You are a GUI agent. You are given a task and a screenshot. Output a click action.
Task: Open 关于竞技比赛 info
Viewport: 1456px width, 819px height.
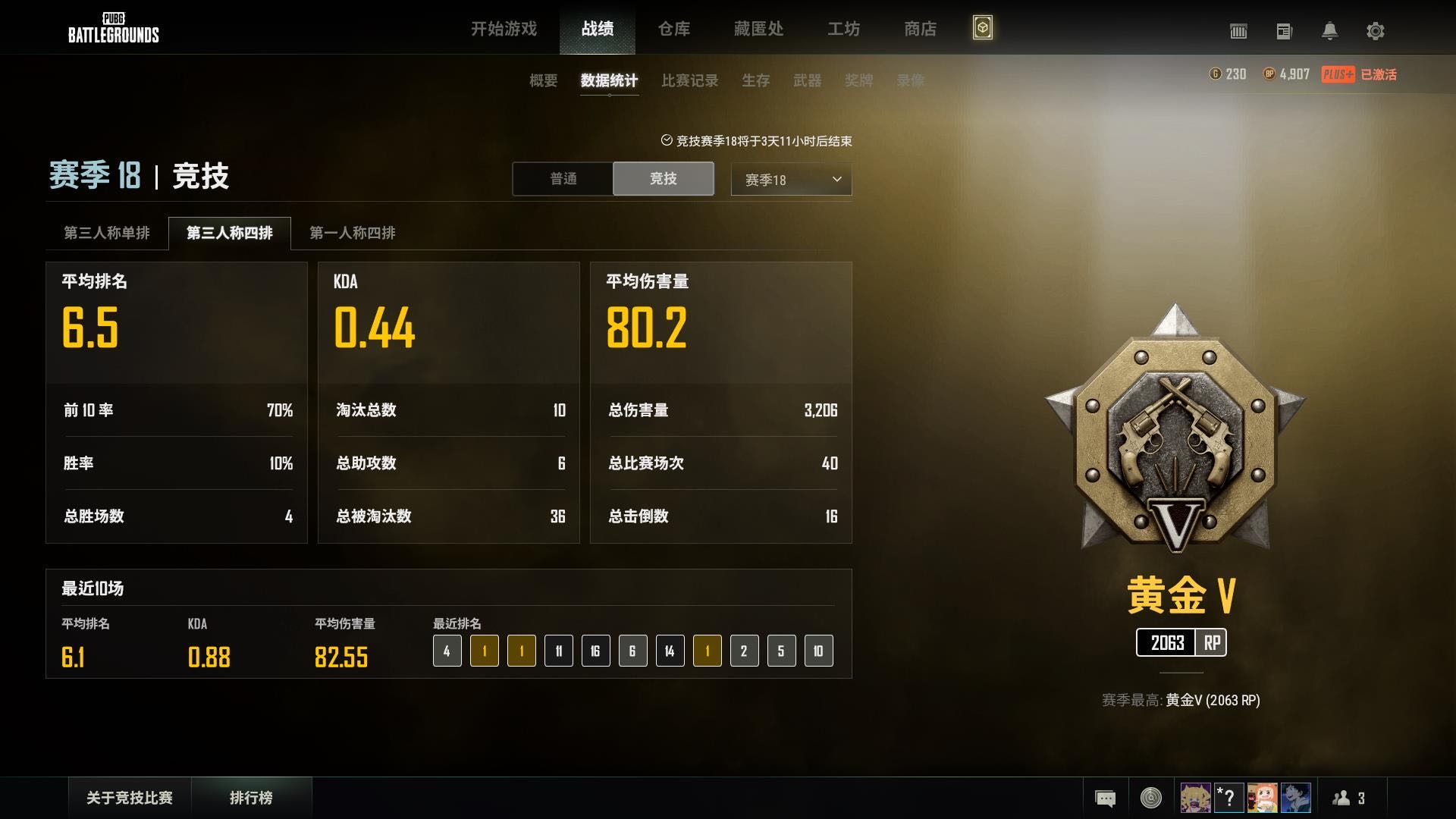(130, 798)
